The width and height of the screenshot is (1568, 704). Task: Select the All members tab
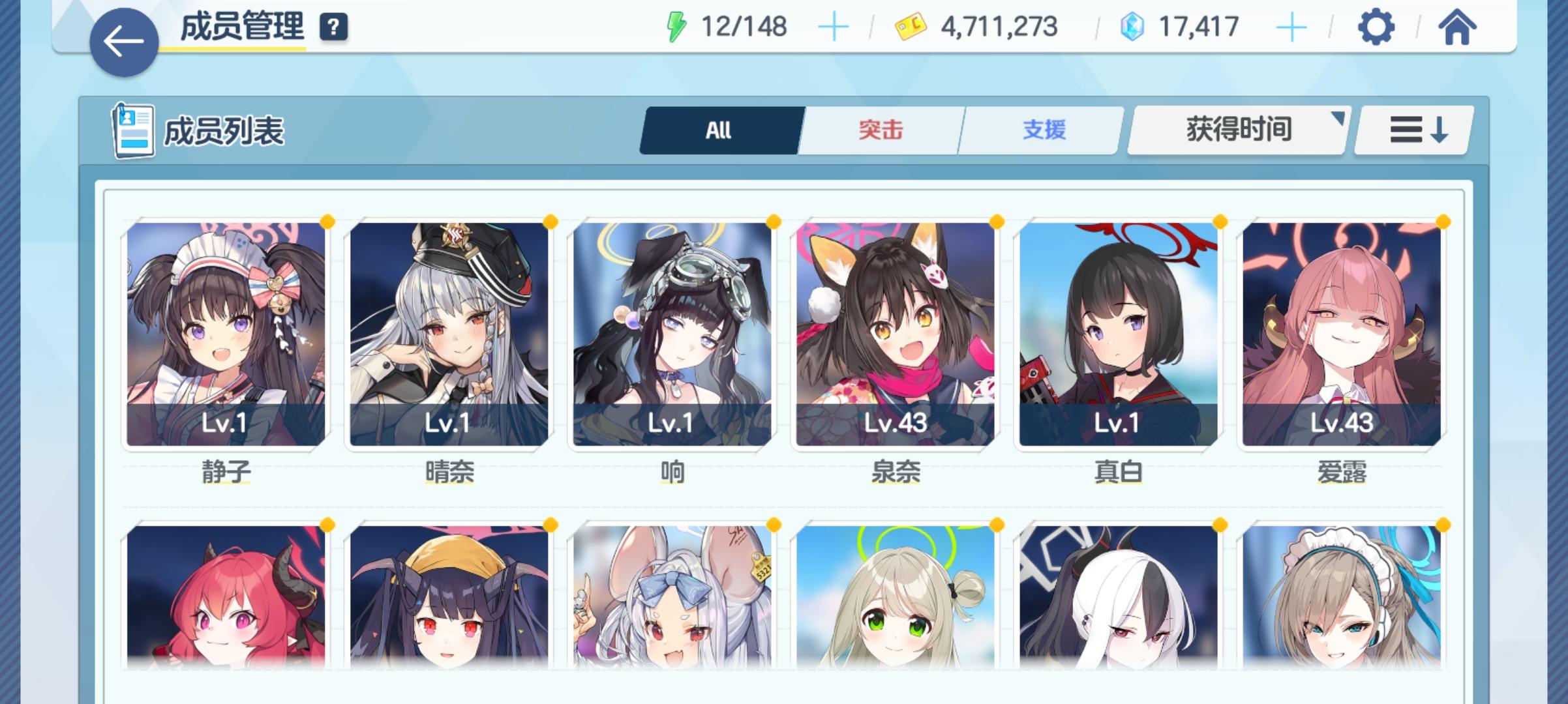point(720,130)
